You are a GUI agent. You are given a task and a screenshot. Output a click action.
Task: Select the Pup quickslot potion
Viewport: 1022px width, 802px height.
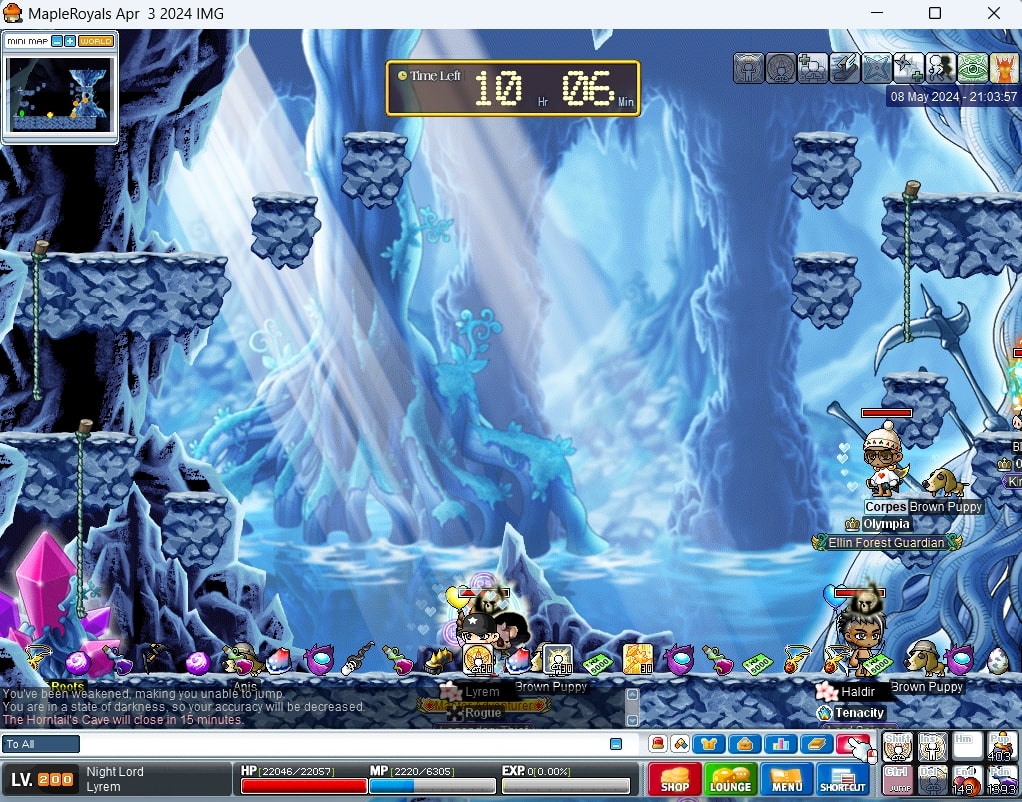(1002, 747)
